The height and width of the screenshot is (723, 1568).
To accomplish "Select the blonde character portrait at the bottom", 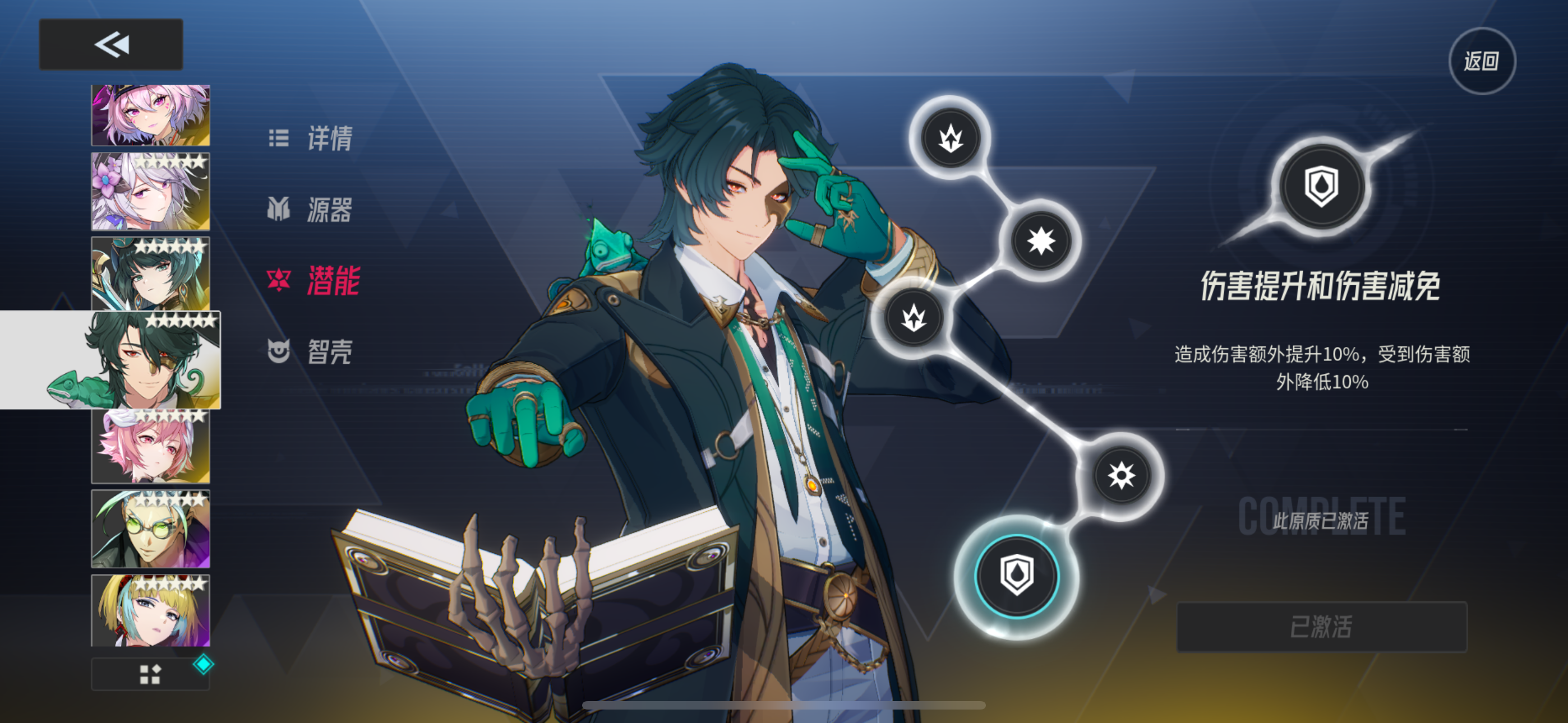I will click(x=151, y=610).
